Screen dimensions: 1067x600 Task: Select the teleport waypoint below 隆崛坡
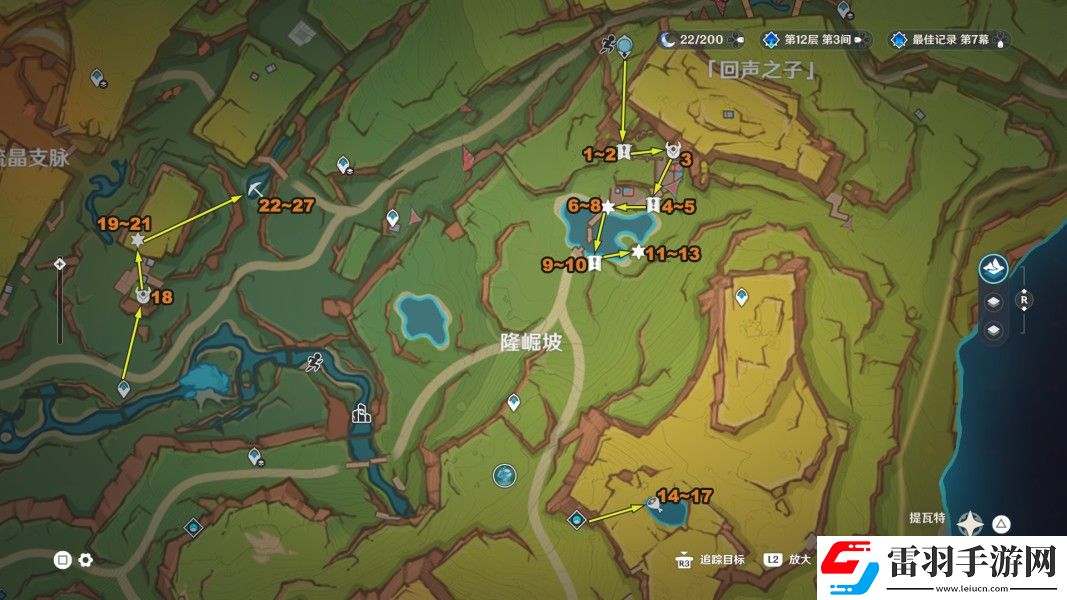(x=513, y=402)
